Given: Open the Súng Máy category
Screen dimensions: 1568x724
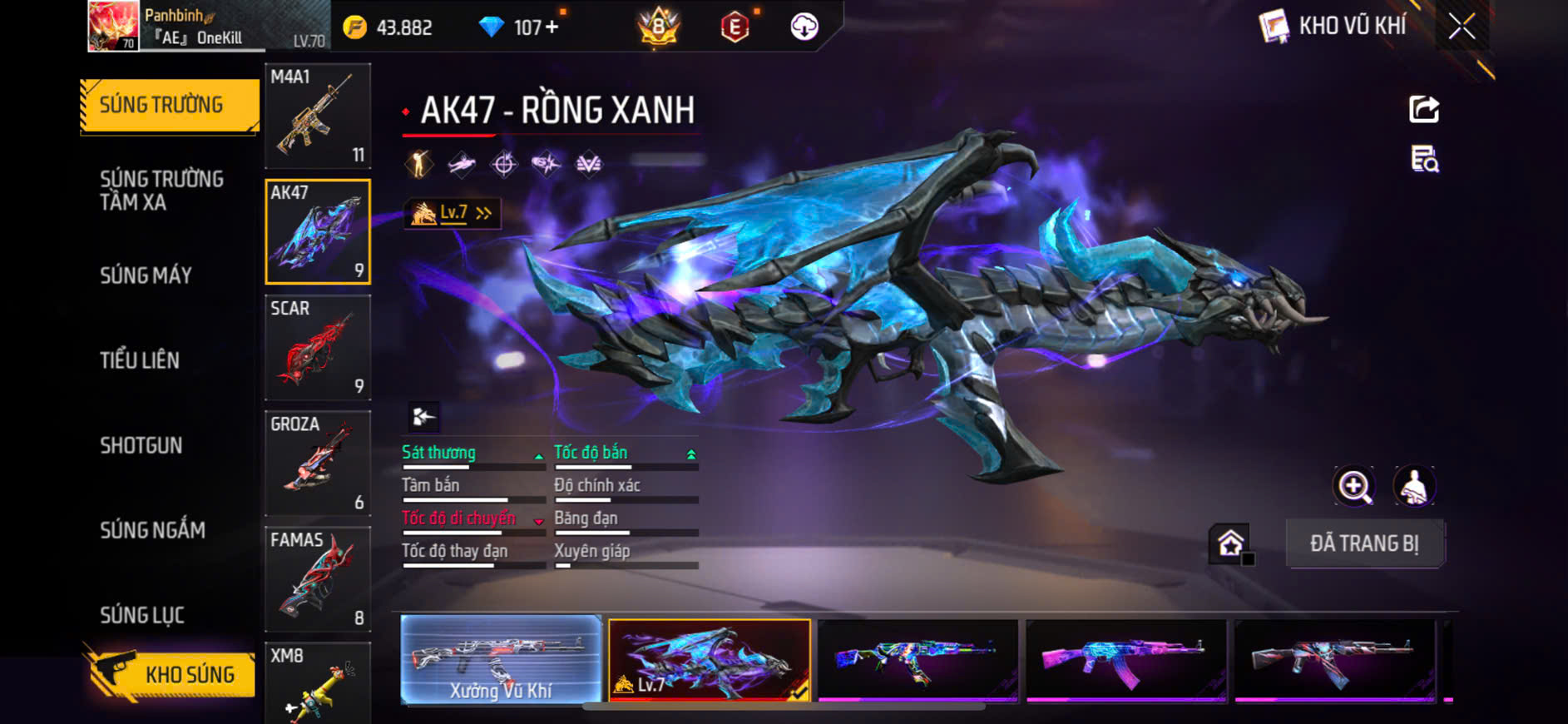Looking at the screenshot, I should [x=146, y=275].
